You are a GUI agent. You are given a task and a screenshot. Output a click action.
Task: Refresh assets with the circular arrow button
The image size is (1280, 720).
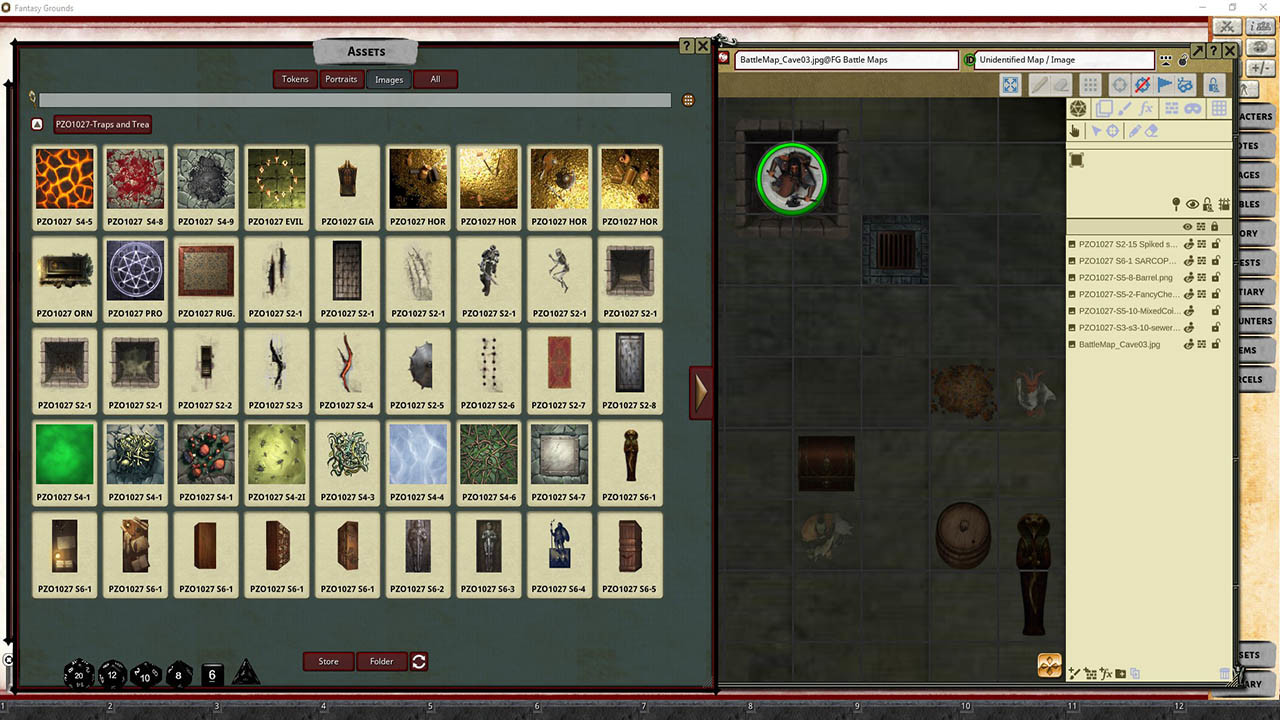point(419,661)
